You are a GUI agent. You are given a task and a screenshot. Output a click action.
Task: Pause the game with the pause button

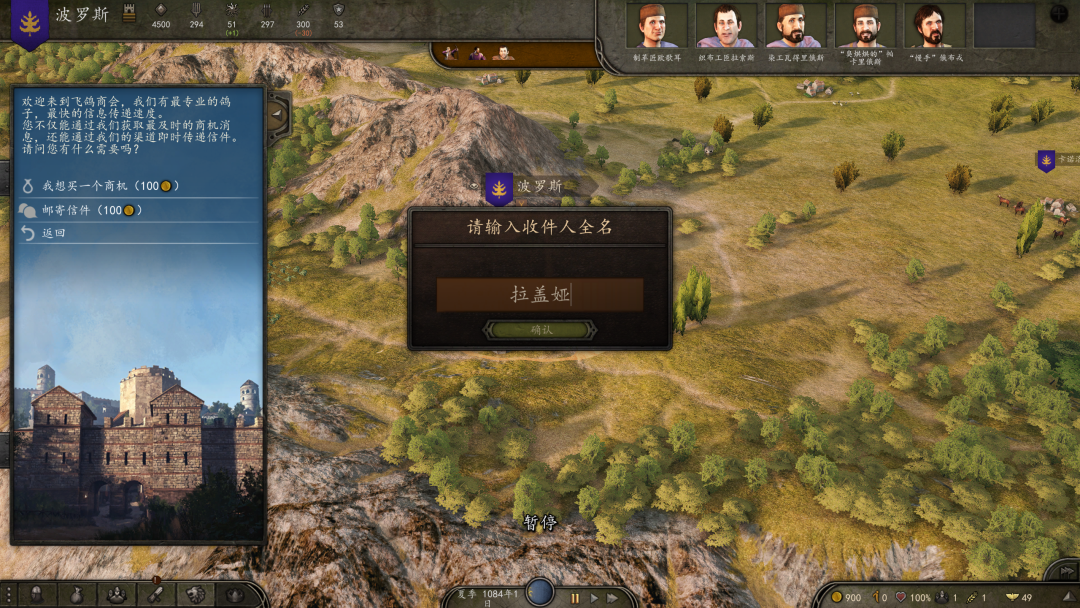(x=575, y=598)
